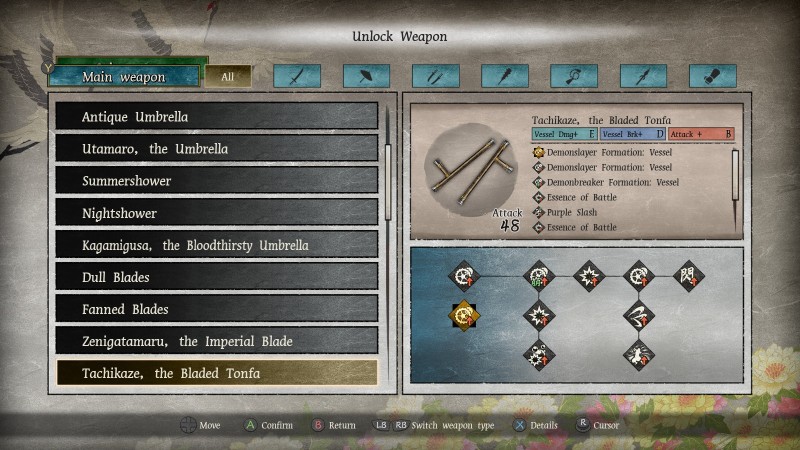Switch to the All weapons filter

pos(228,77)
